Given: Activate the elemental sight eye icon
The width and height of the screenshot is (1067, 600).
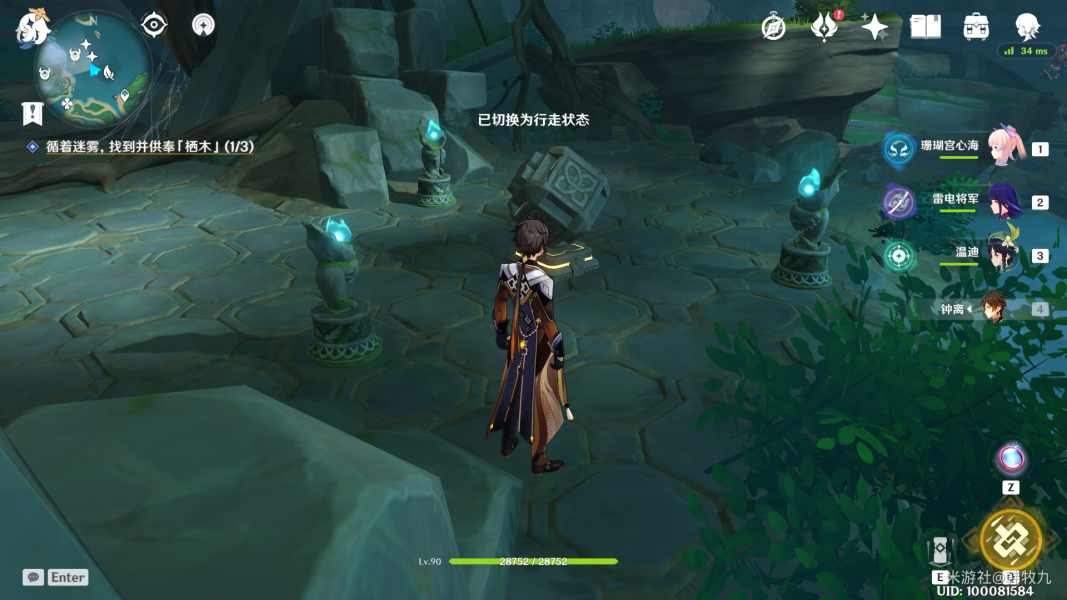Looking at the screenshot, I should tap(154, 24).
